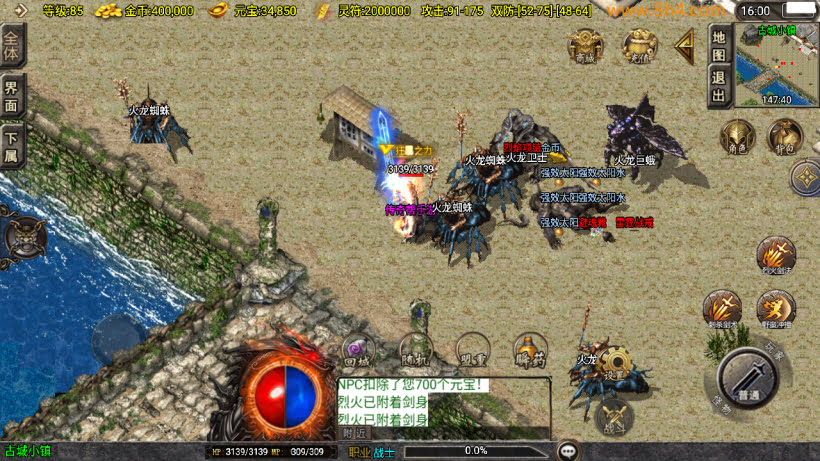
Task: Click the 古城小镇 minimap
Action: (x=776, y=66)
